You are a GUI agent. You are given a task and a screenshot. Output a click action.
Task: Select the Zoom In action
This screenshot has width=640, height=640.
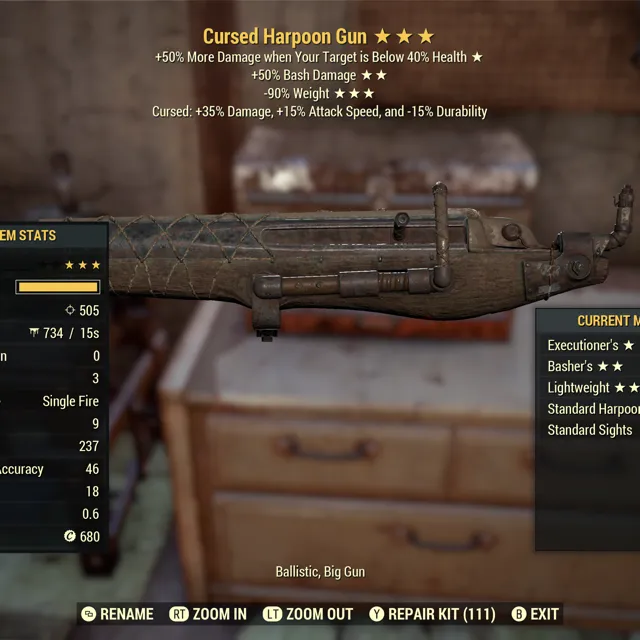208,614
